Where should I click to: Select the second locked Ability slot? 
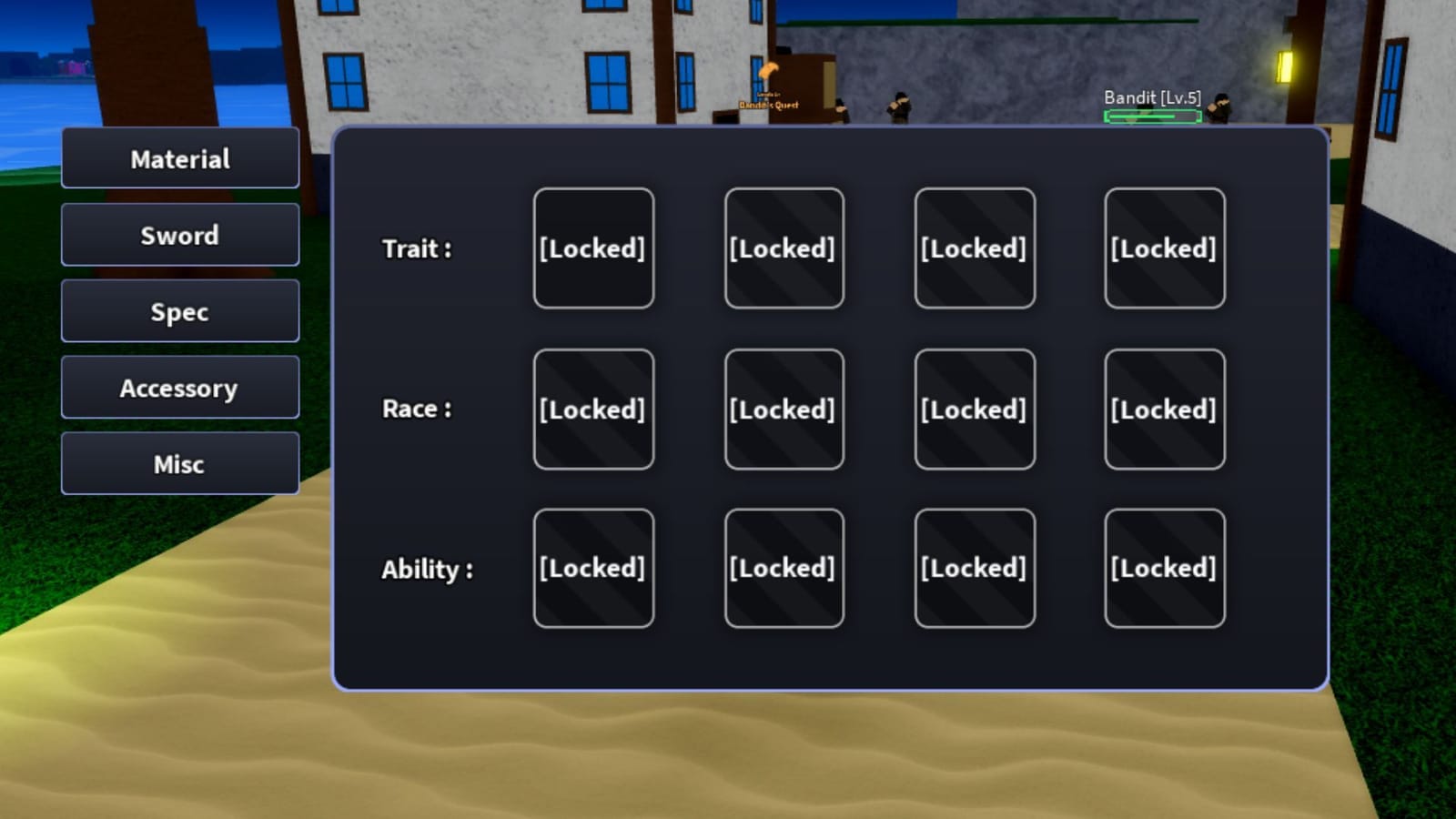coord(784,568)
